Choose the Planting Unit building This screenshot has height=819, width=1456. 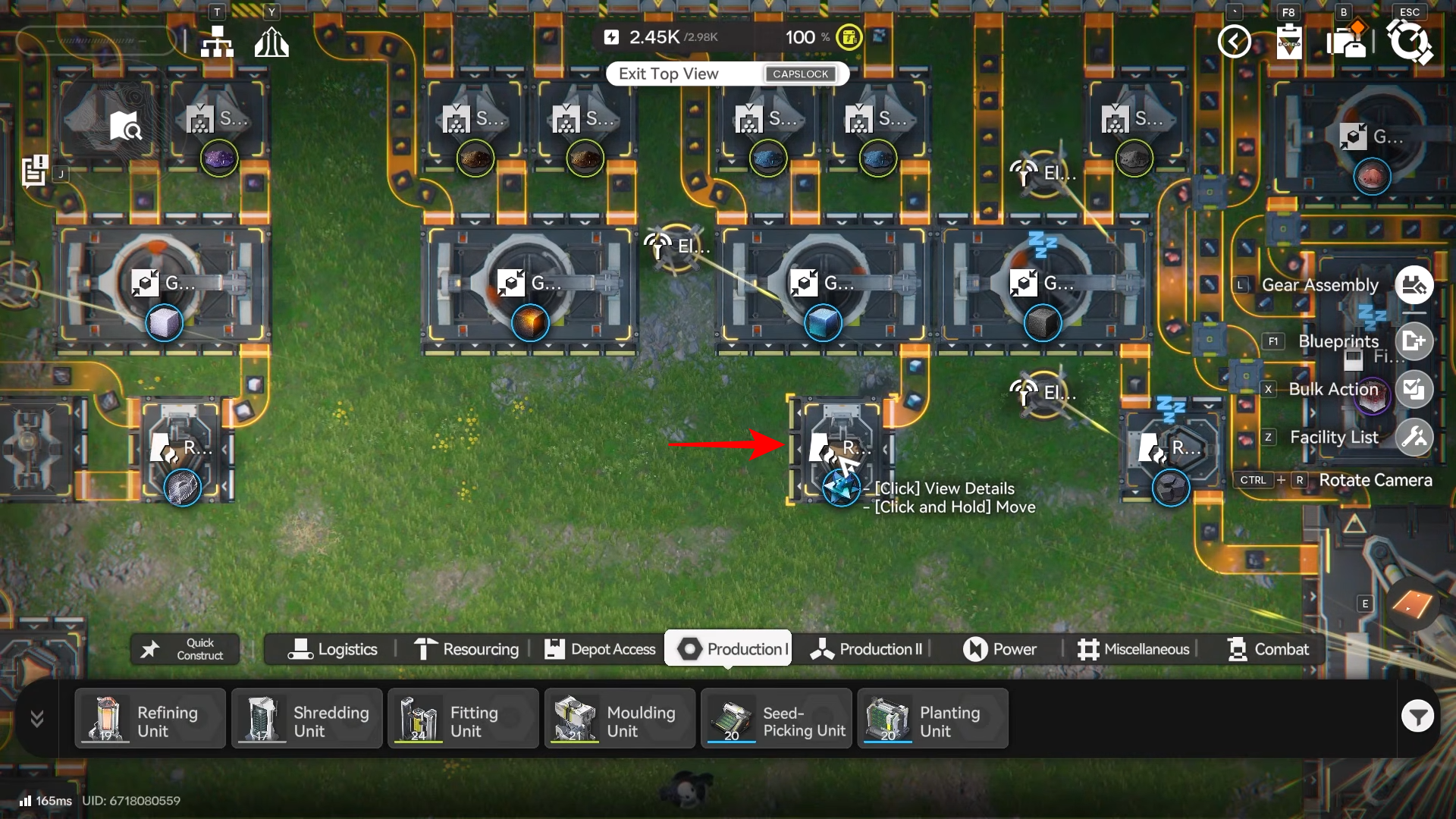(933, 719)
